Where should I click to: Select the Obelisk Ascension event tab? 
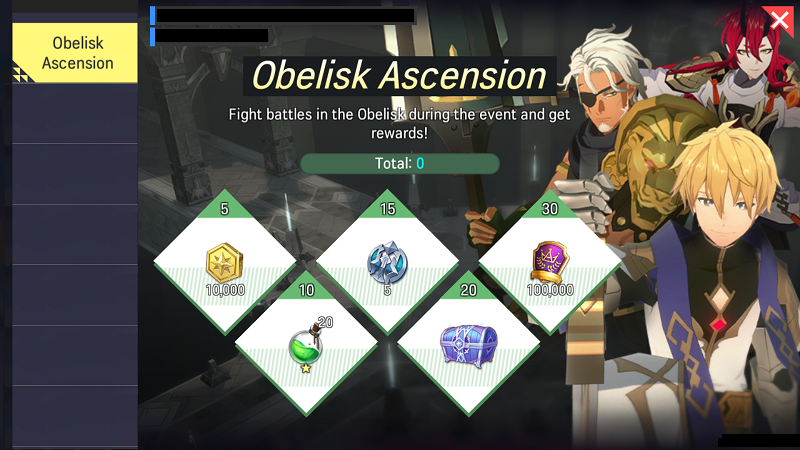click(x=75, y=53)
